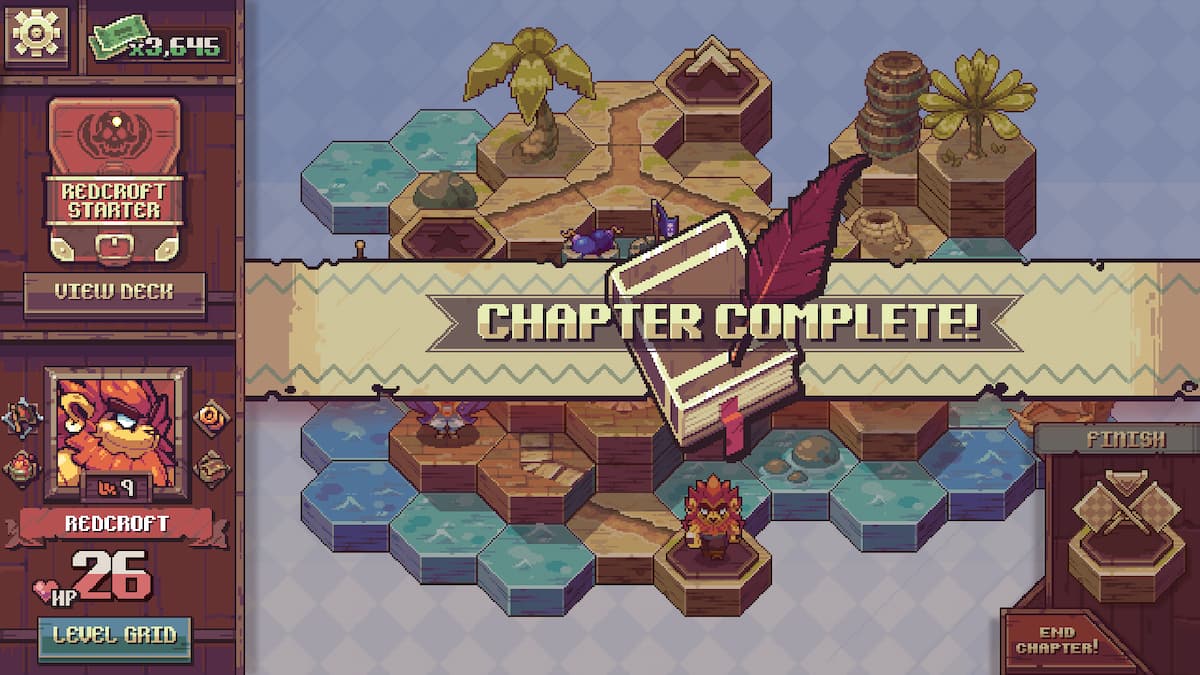Open the Level Grid
Image resolution: width=1200 pixels, height=675 pixels.
114,635
